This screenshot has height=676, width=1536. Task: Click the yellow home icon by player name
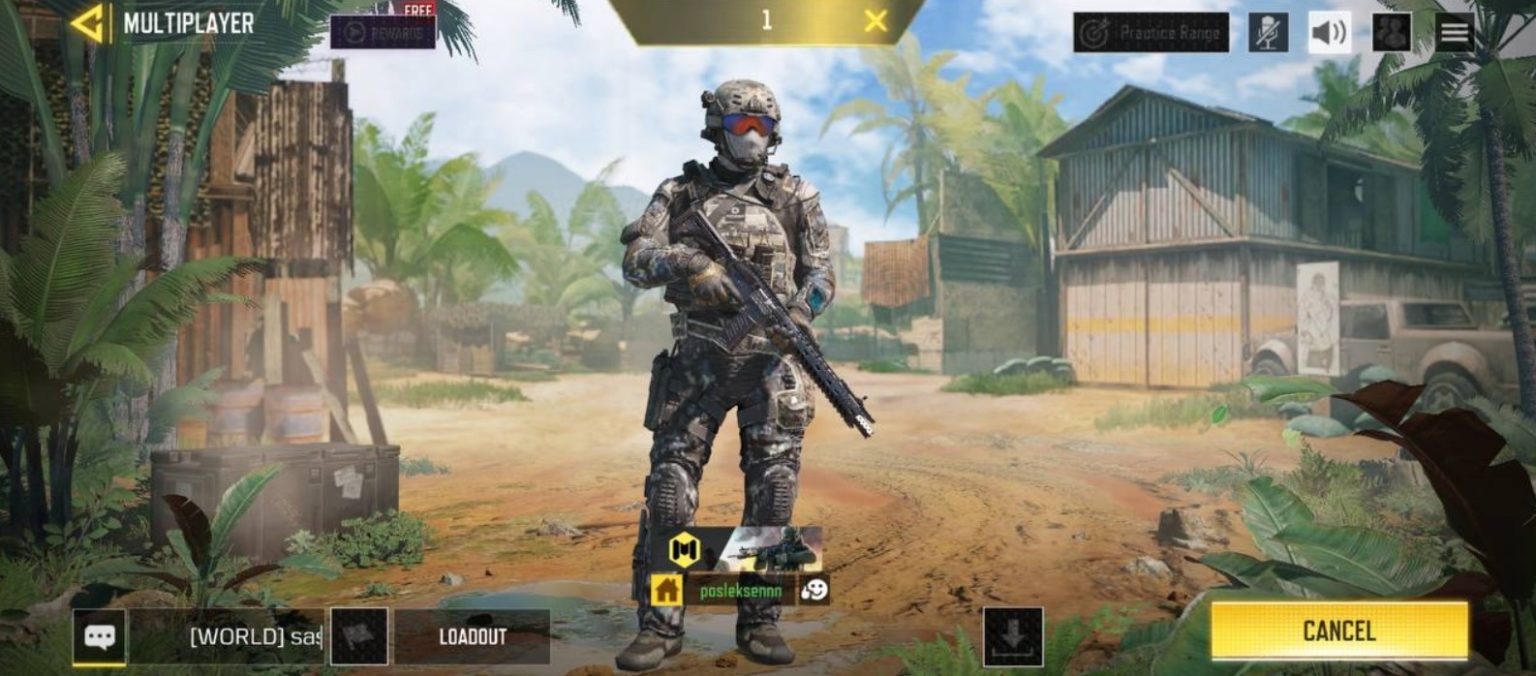[667, 590]
